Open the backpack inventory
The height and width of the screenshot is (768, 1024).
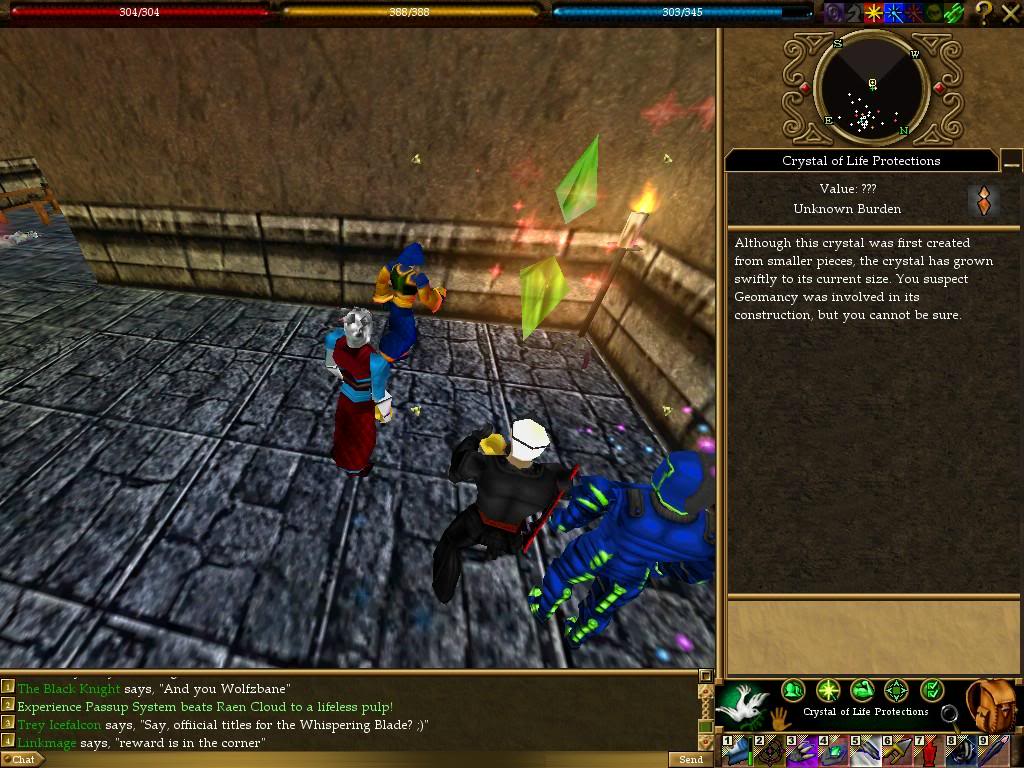pyautogui.click(x=993, y=704)
